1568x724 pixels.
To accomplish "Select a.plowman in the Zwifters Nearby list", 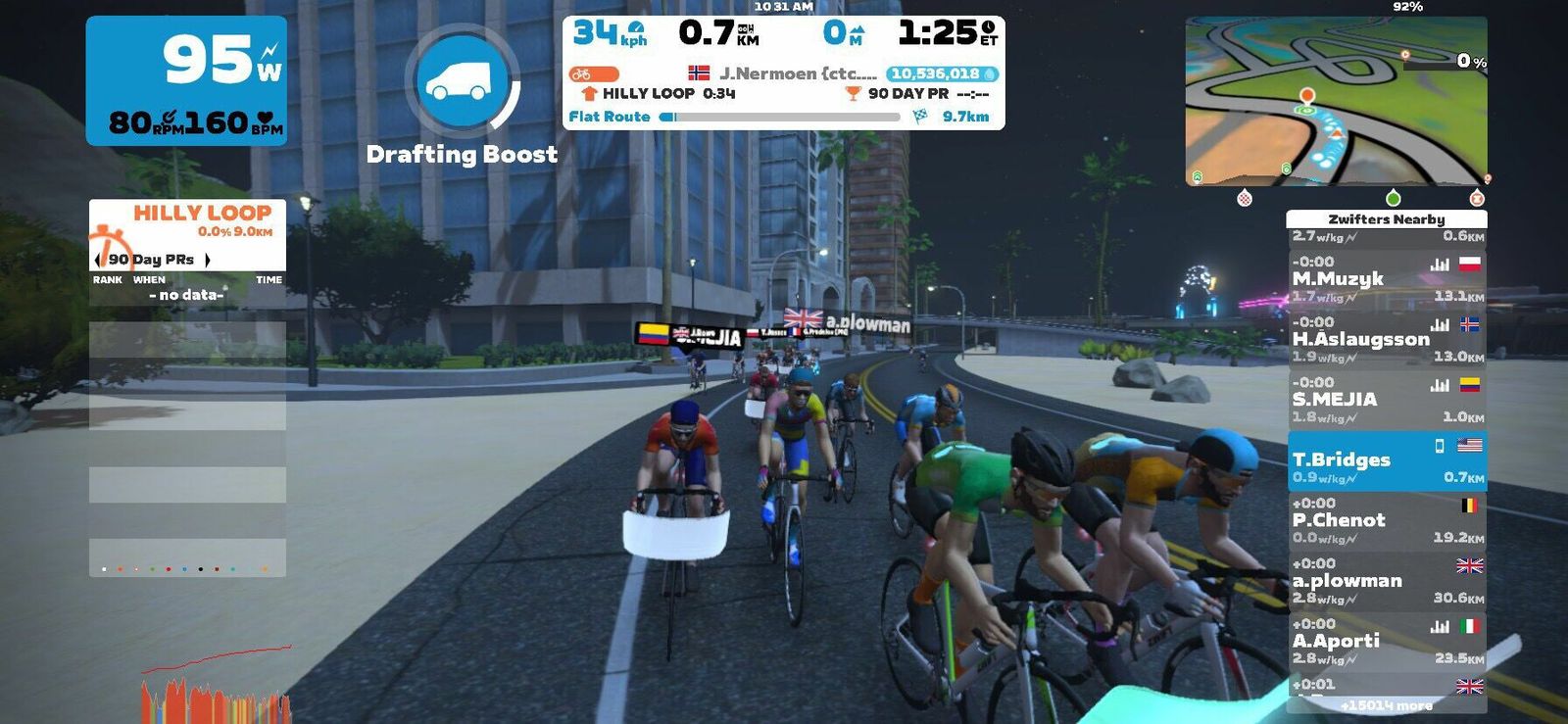I will (1386, 581).
